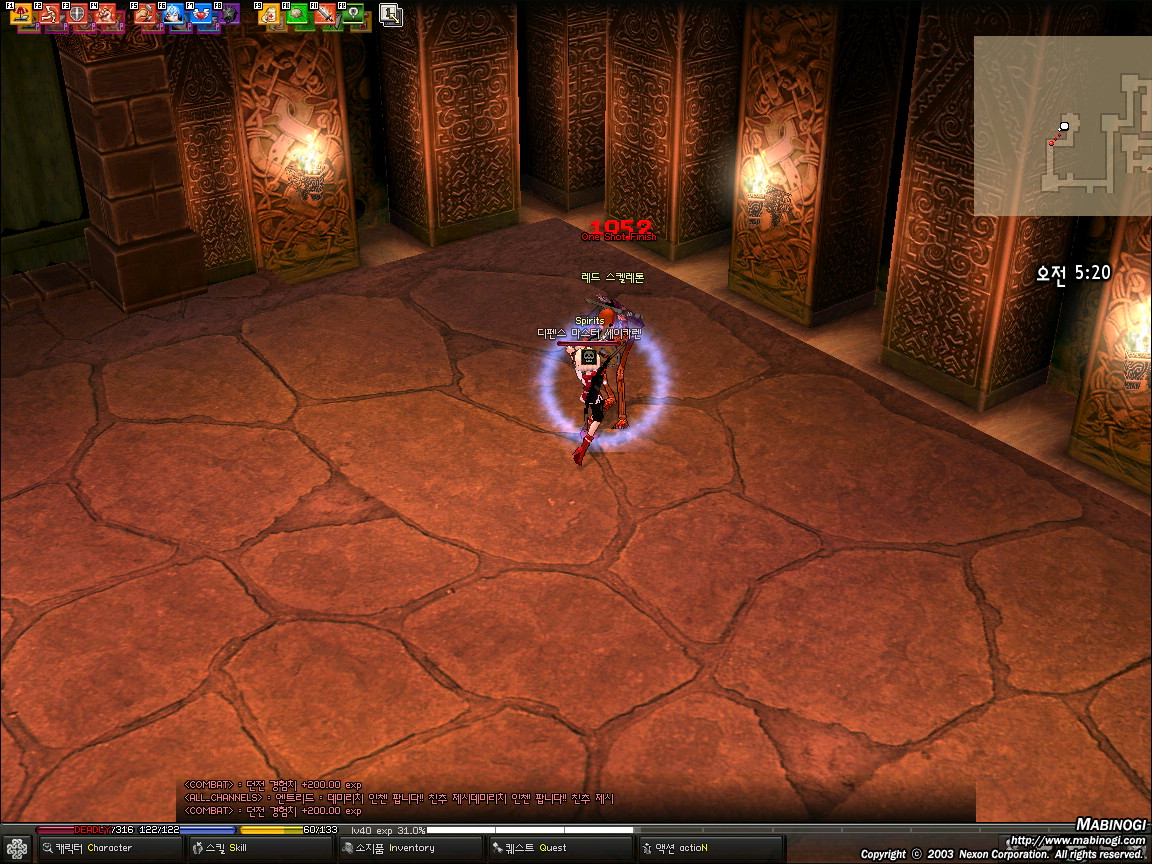Click the dungeon minimap

point(1062,126)
